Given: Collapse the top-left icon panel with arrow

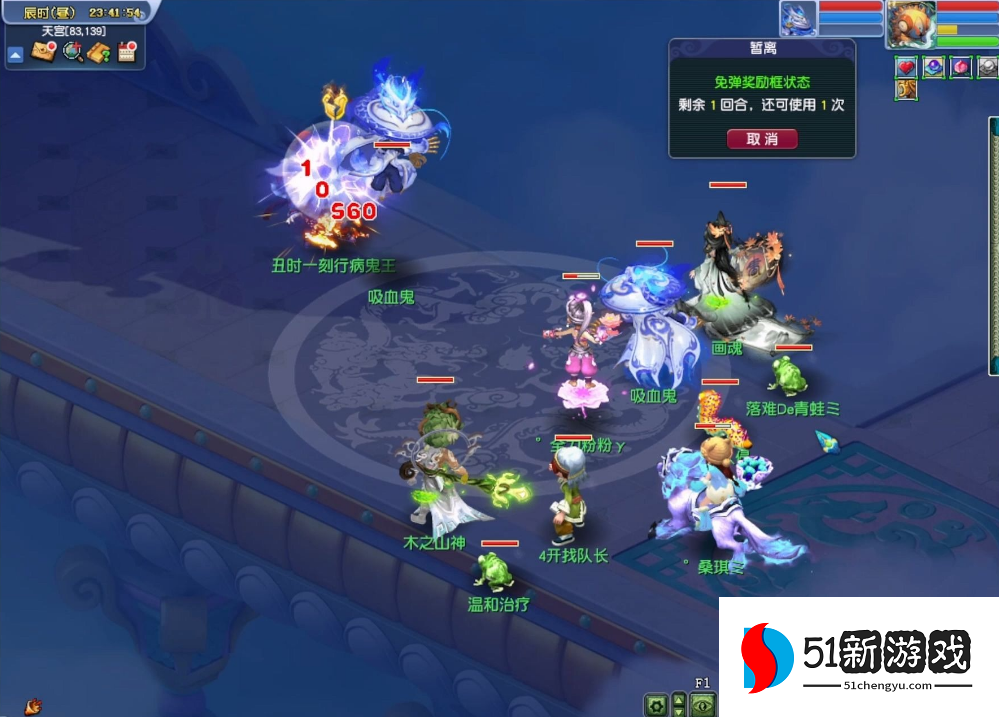Looking at the screenshot, I should pos(15,55).
